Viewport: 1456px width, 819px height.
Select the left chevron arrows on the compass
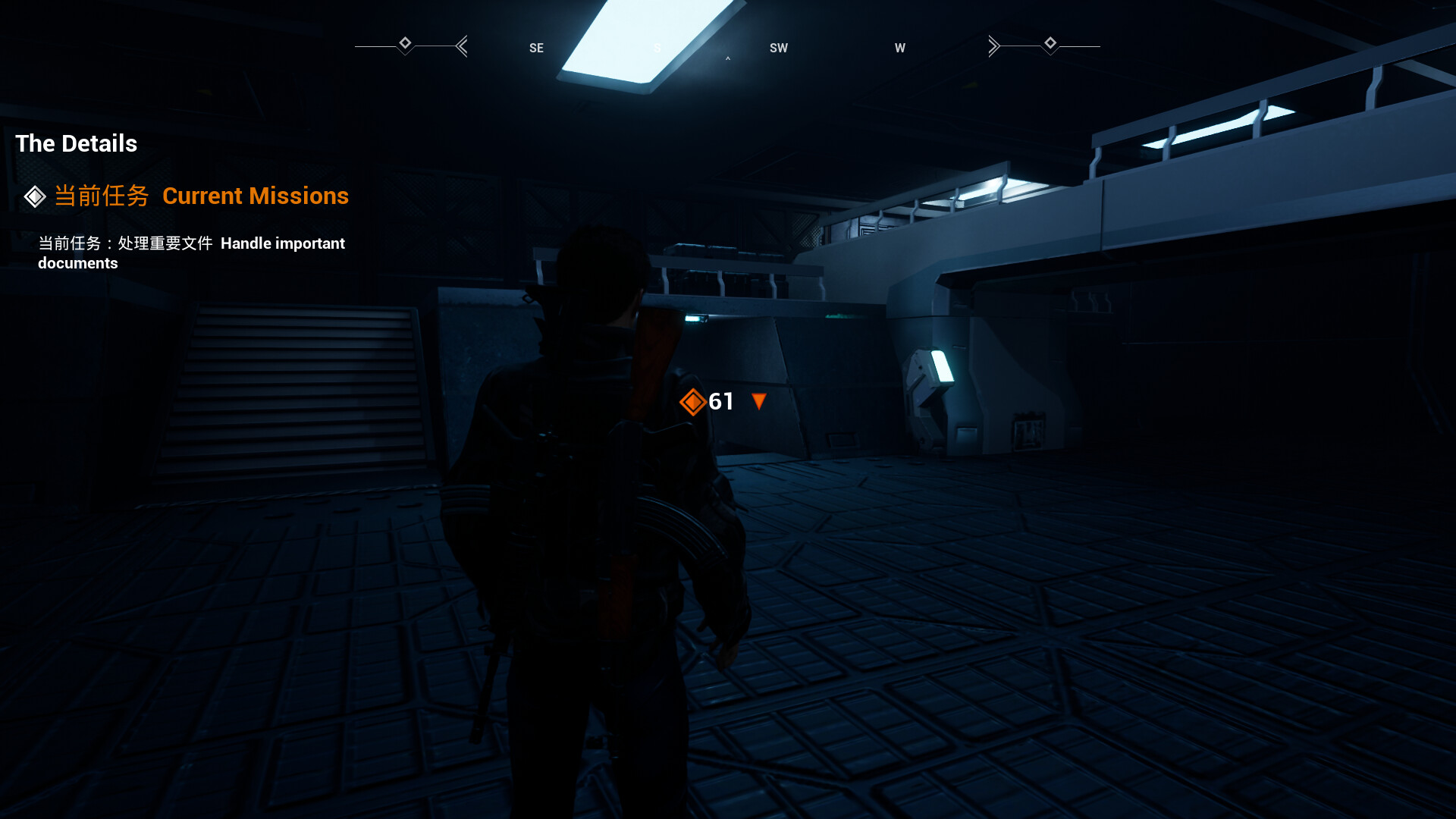tap(462, 45)
